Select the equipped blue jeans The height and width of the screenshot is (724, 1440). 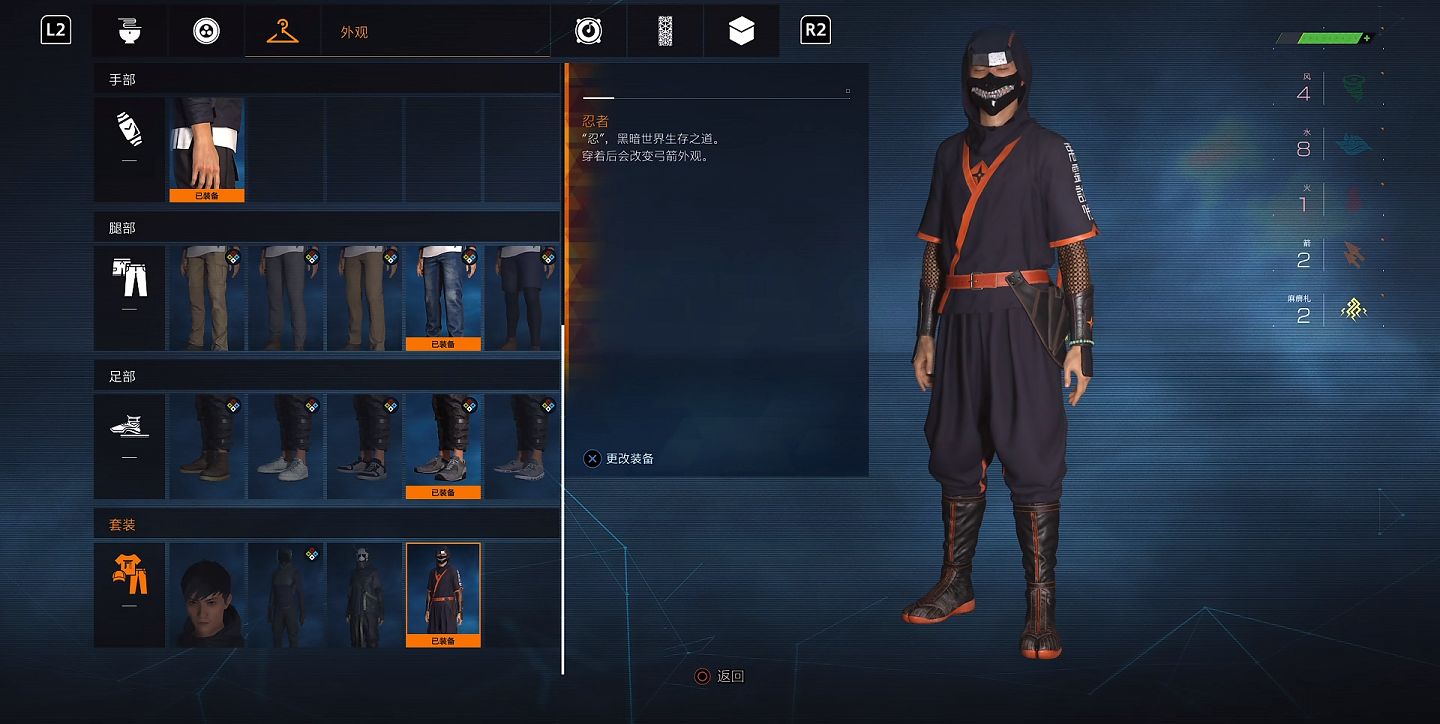443,298
